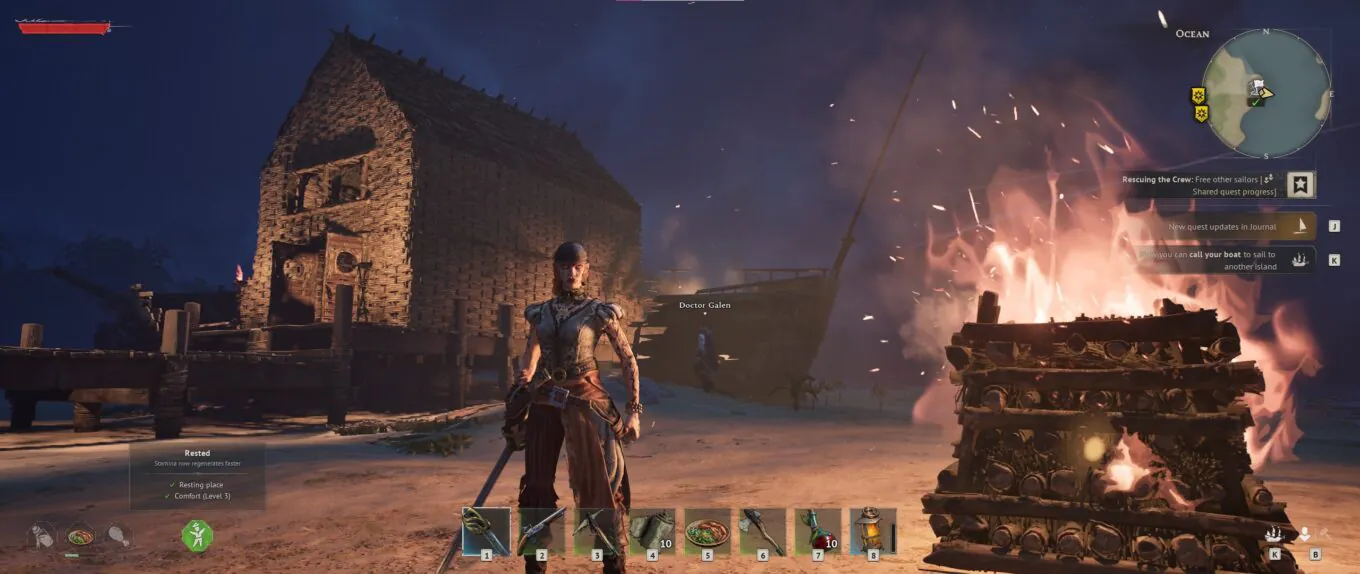
Task: Pick the food plate in the hotbar
Action: tap(707, 531)
